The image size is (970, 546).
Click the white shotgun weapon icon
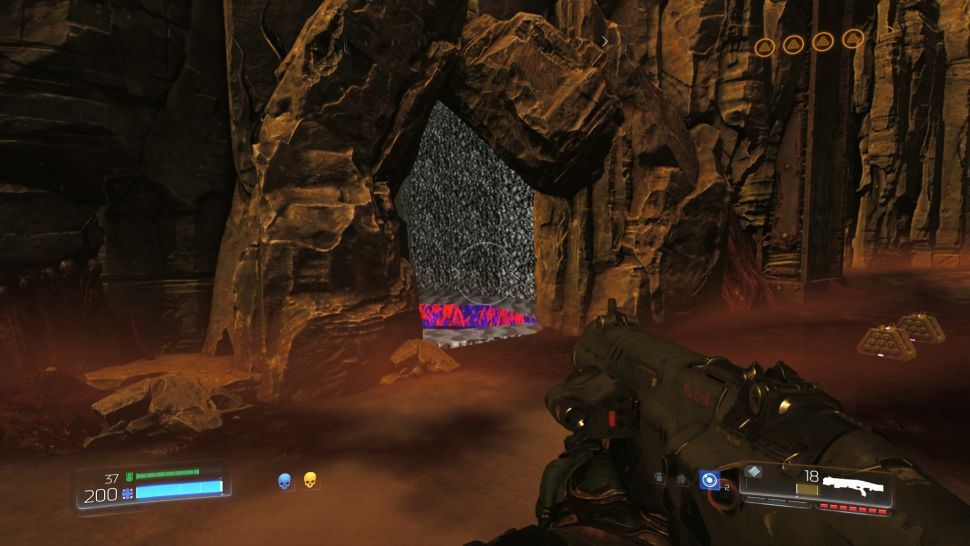850,487
